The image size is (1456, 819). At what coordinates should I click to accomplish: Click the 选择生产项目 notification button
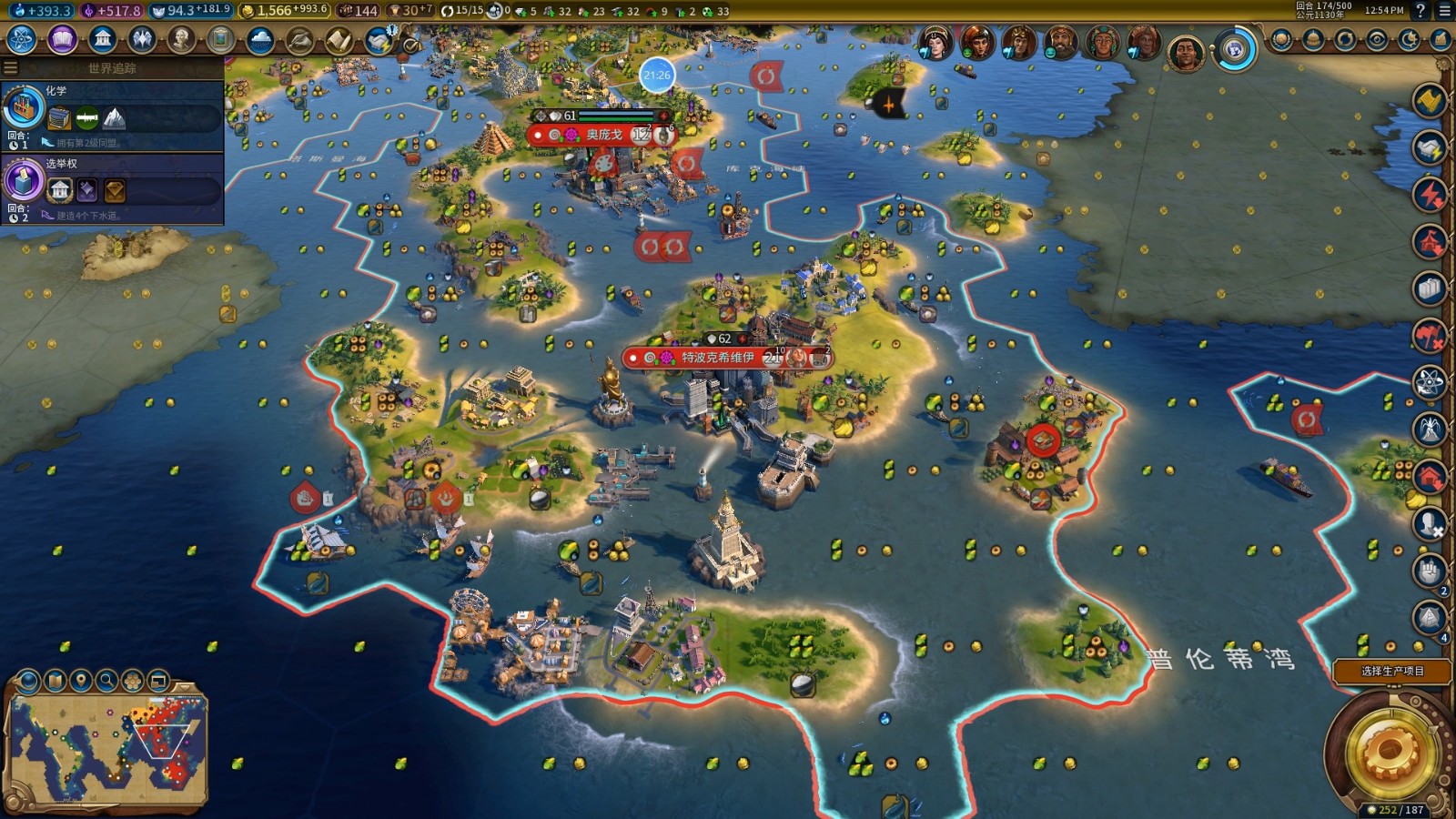click(x=1391, y=672)
